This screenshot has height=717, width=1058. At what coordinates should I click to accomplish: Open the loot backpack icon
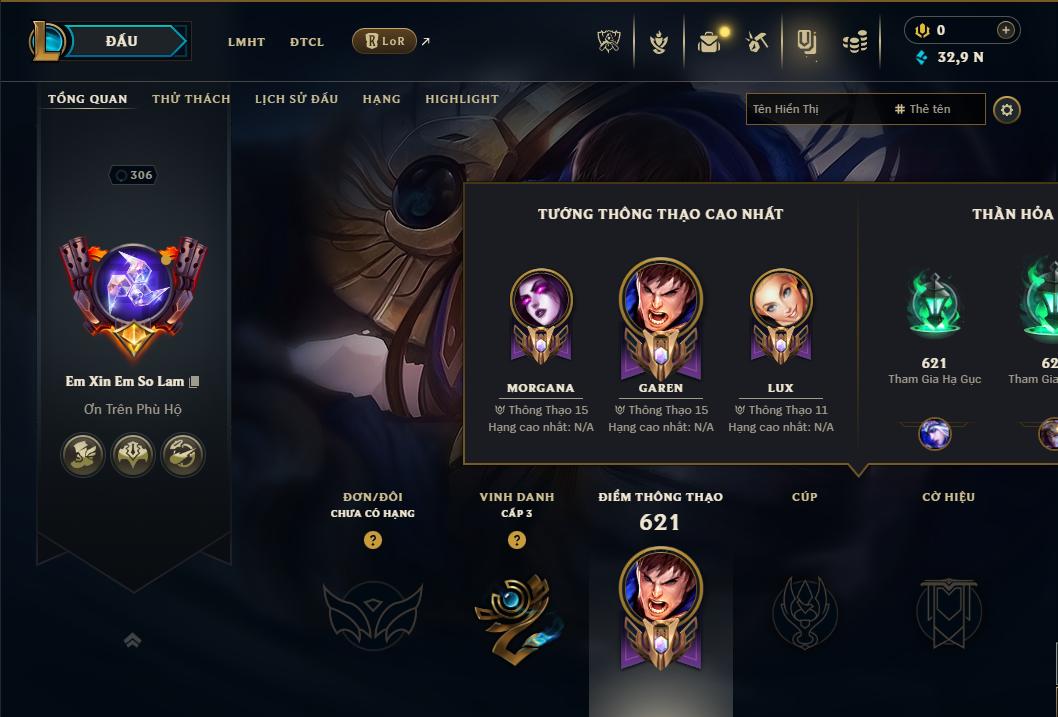point(710,41)
